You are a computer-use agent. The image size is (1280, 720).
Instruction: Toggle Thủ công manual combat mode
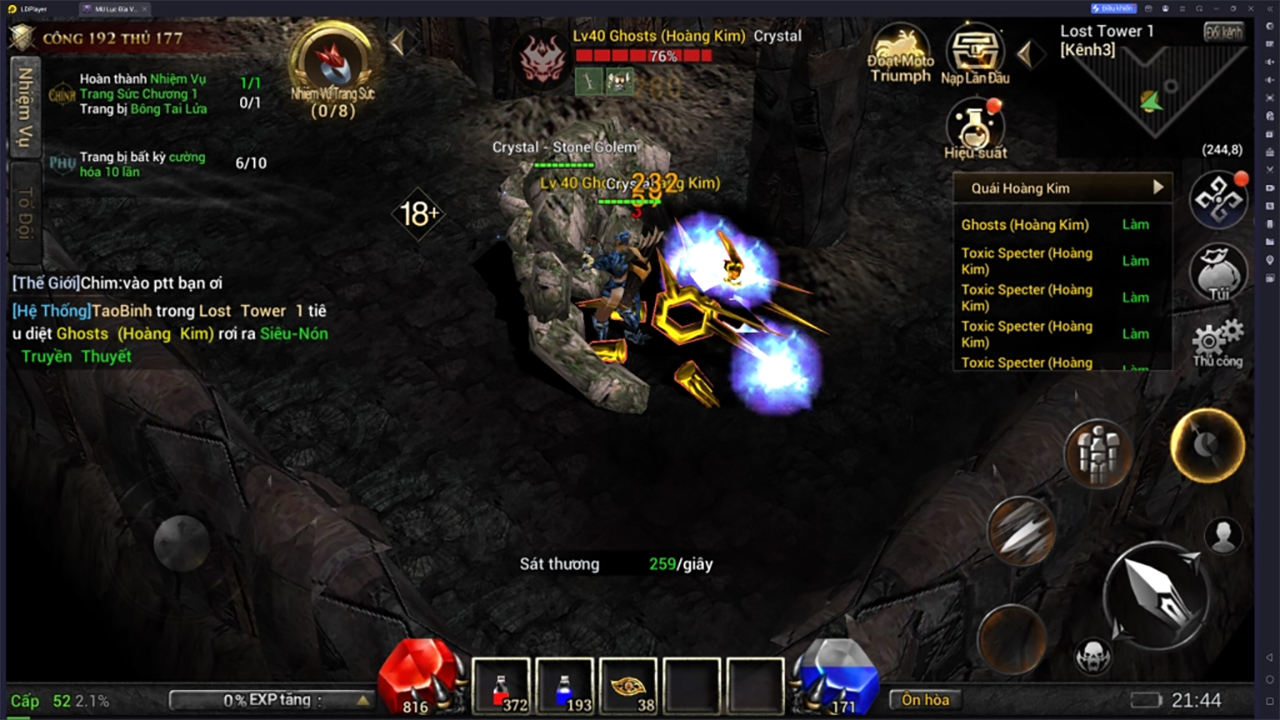click(x=1218, y=343)
